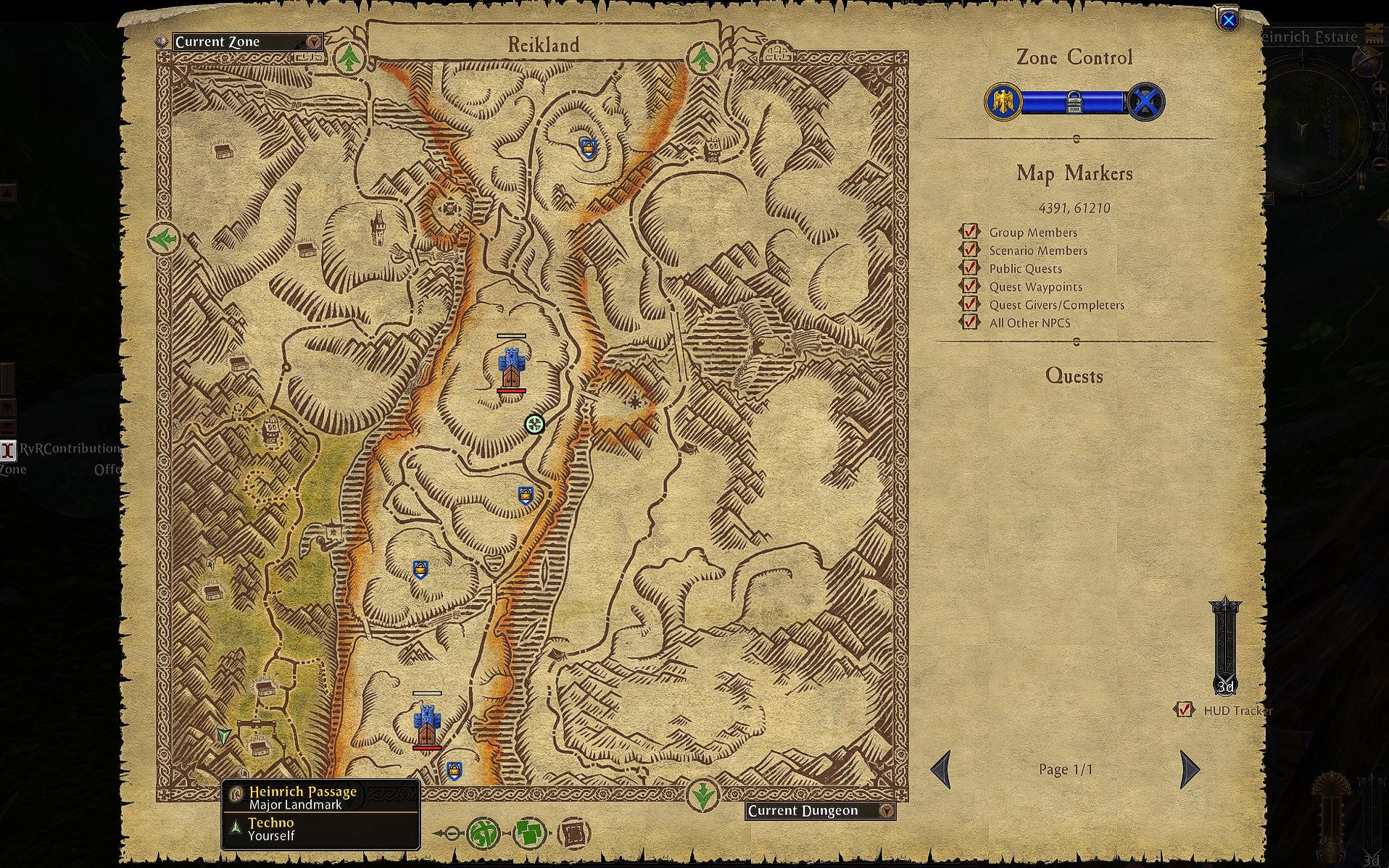Zoom out with the minus map button
Viewport: 1389px width, 868px height.
click(450, 834)
